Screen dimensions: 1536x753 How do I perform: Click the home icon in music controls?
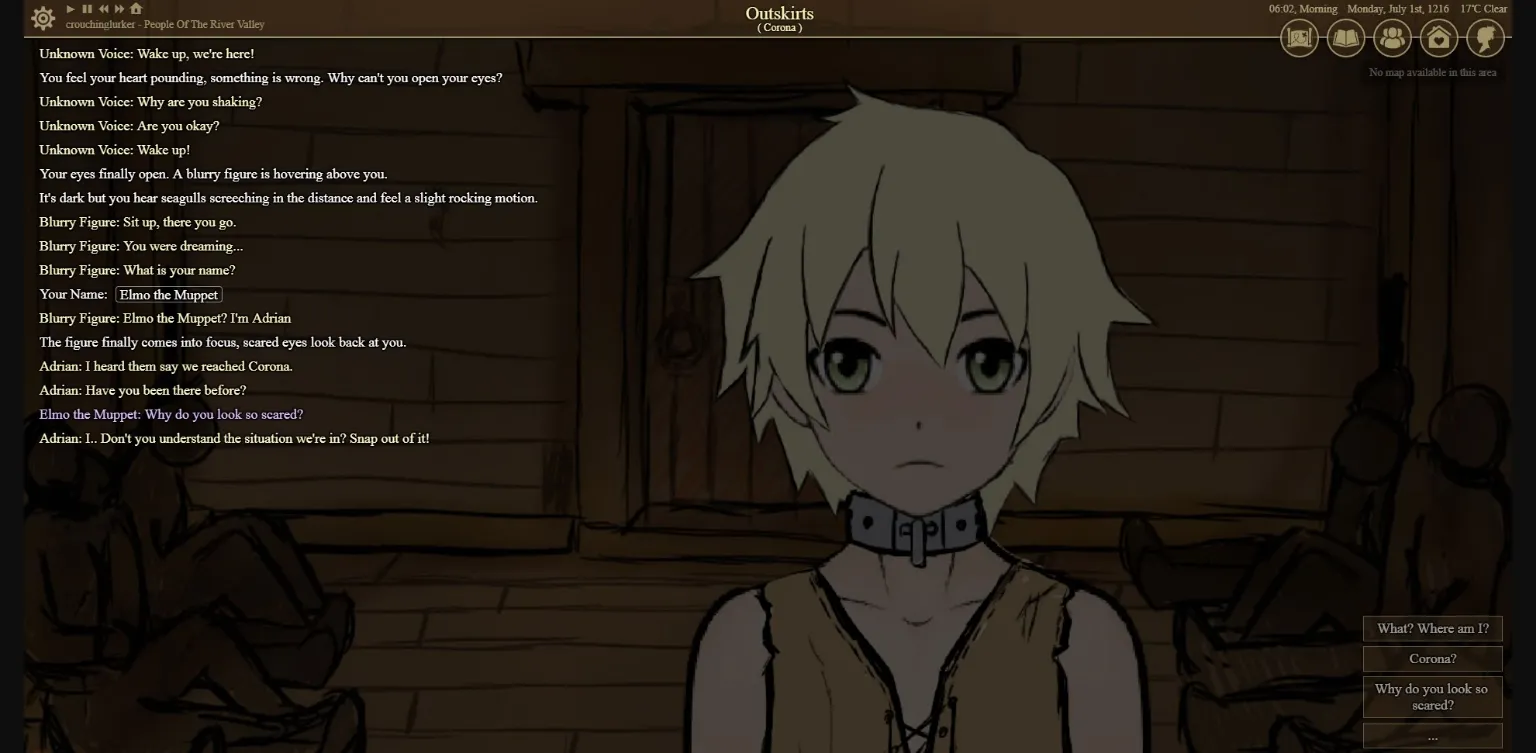tap(134, 8)
